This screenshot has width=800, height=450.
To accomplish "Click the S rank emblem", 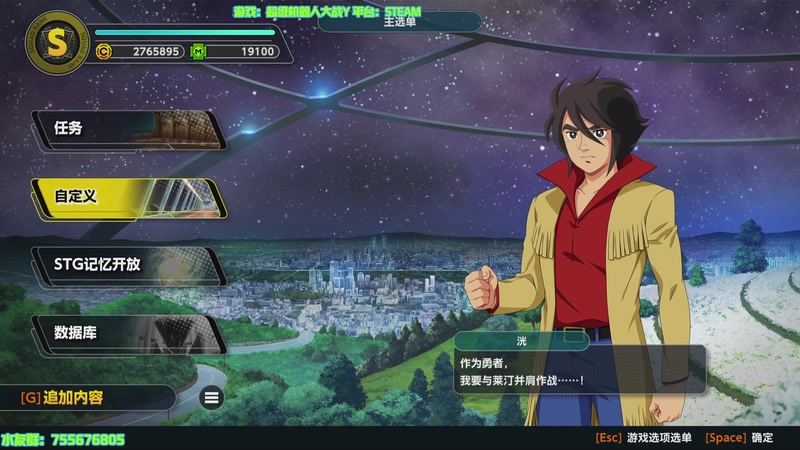I will point(56,44).
